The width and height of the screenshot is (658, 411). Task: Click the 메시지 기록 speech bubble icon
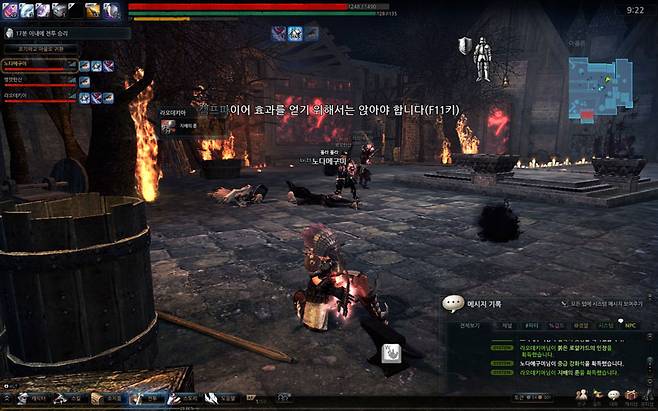tap(452, 301)
